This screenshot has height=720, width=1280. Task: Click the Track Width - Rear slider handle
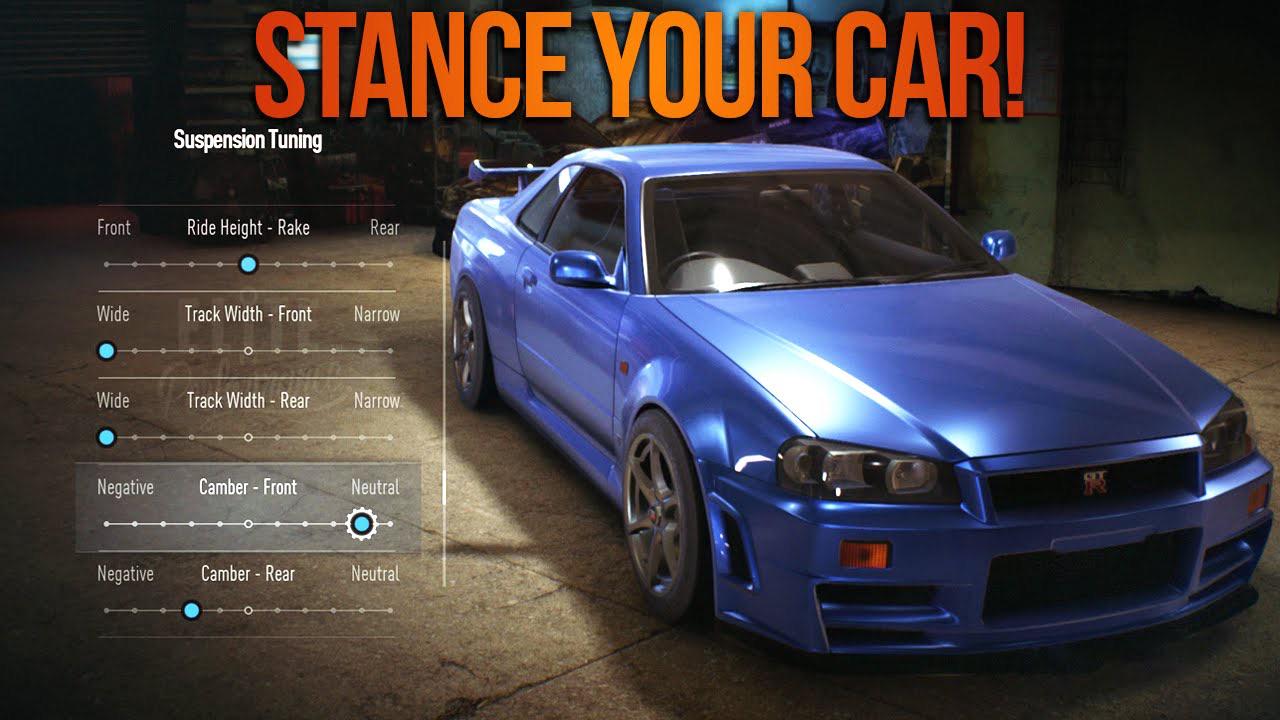coord(107,437)
